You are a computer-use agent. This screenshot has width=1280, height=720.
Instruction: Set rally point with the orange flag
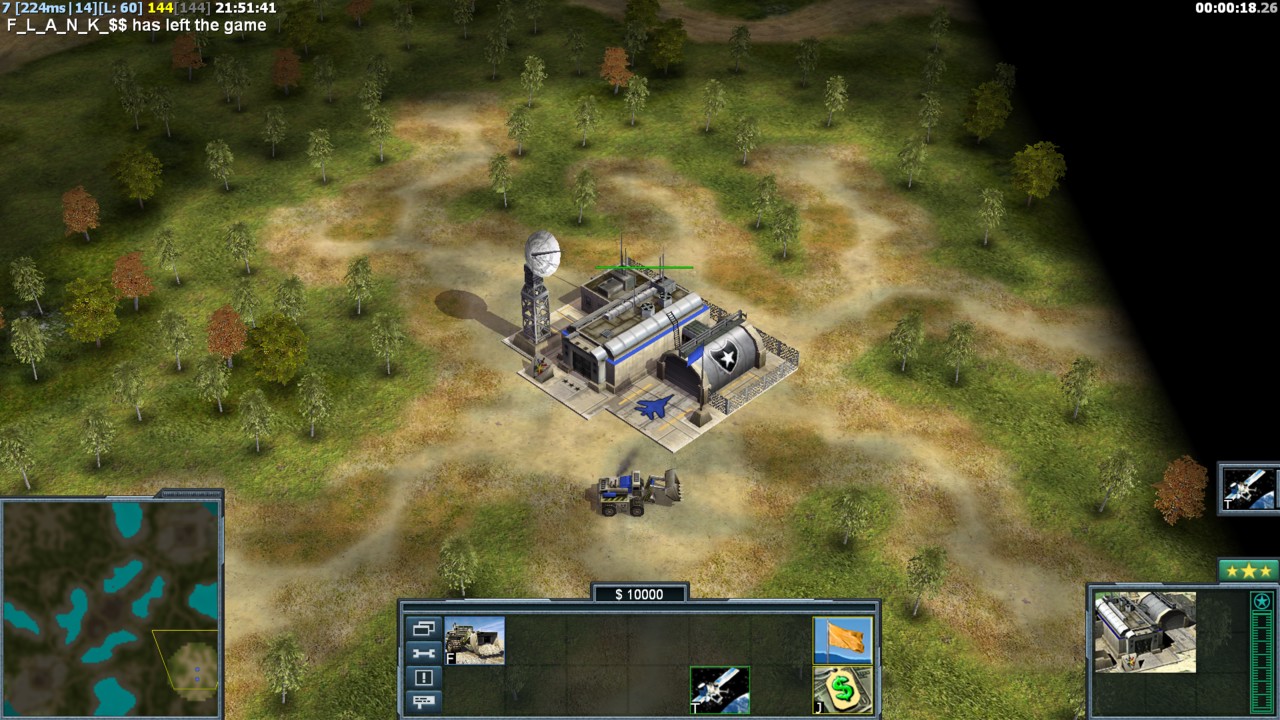coord(842,641)
